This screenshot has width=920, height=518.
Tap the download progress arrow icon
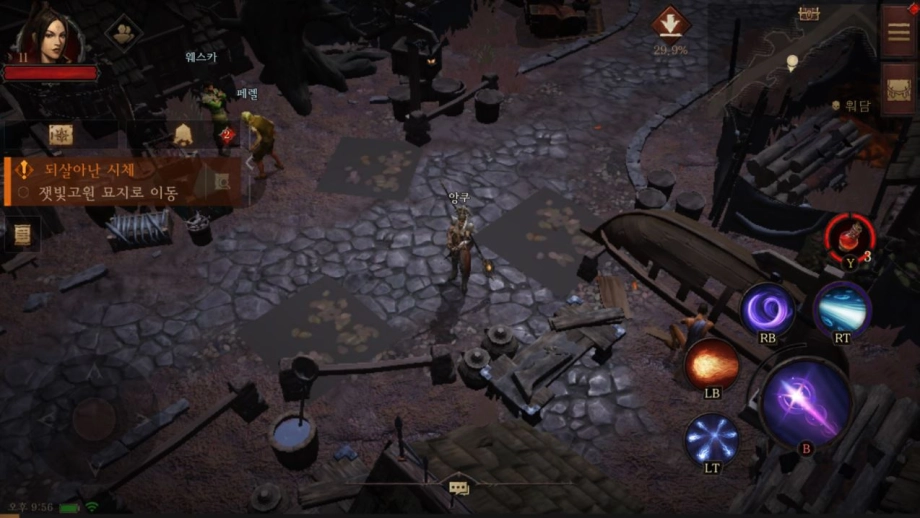(670, 24)
